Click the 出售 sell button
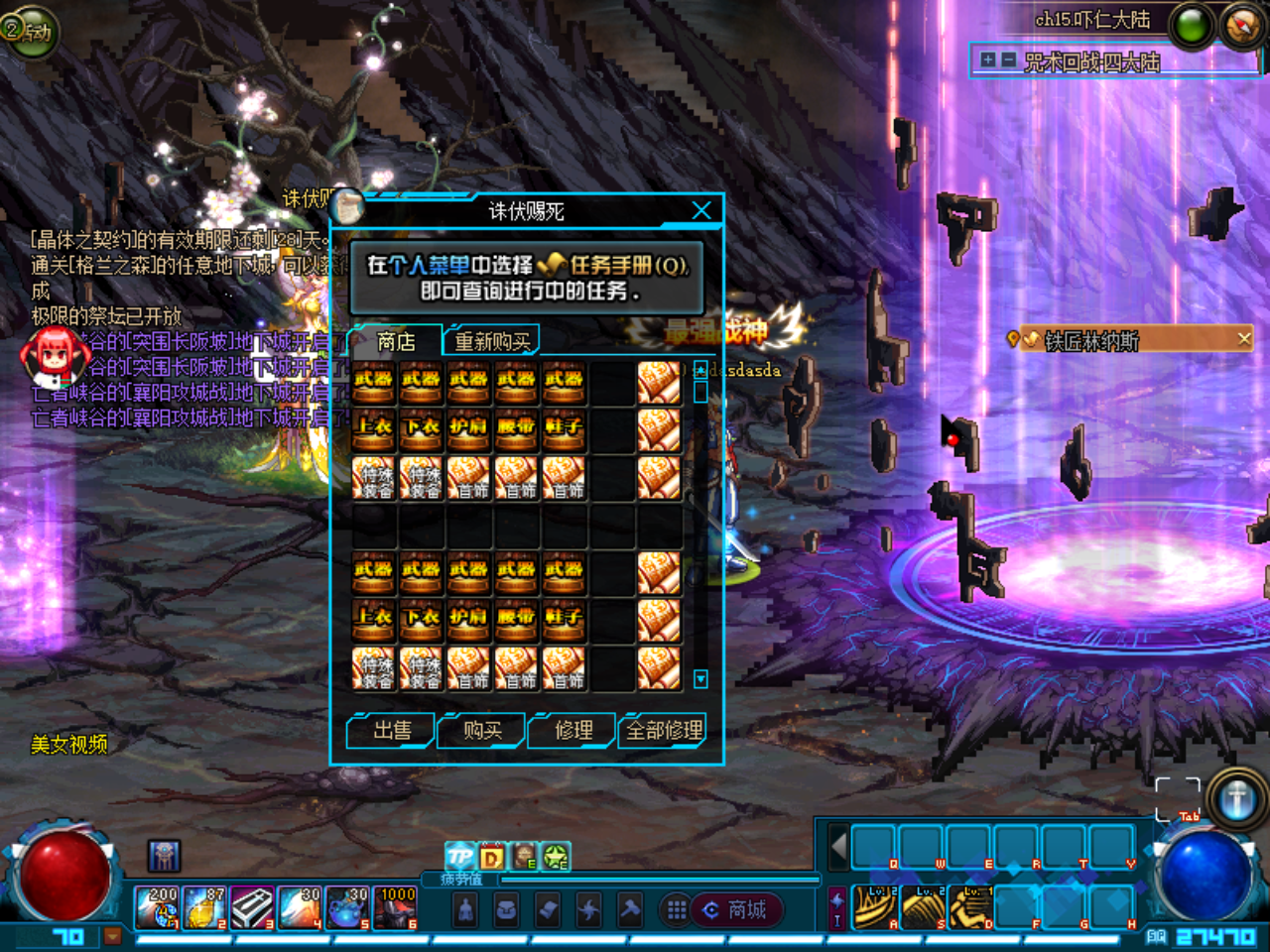1270x952 pixels. [392, 731]
